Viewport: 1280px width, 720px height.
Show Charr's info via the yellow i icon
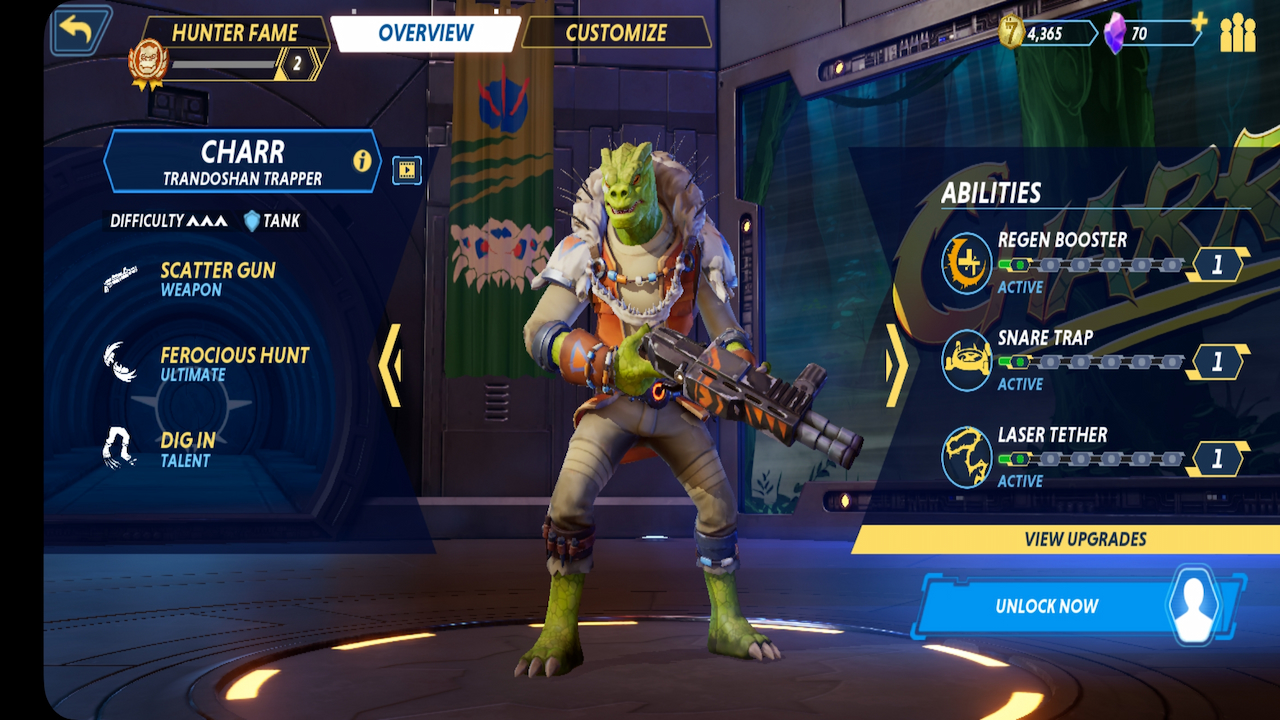(362, 161)
